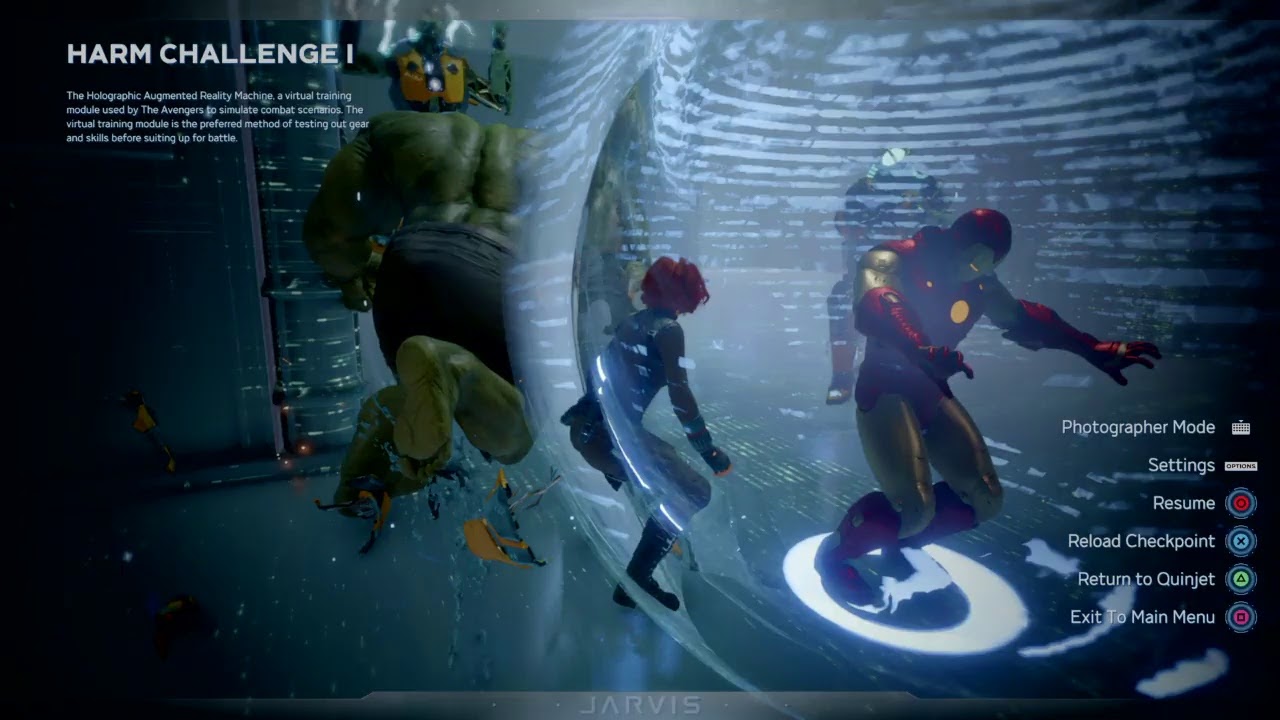This screenshot has height=720, width=1280.
Task: Click the blue cross icon beside Reload Checkpoint
Action: [1240, 541]
